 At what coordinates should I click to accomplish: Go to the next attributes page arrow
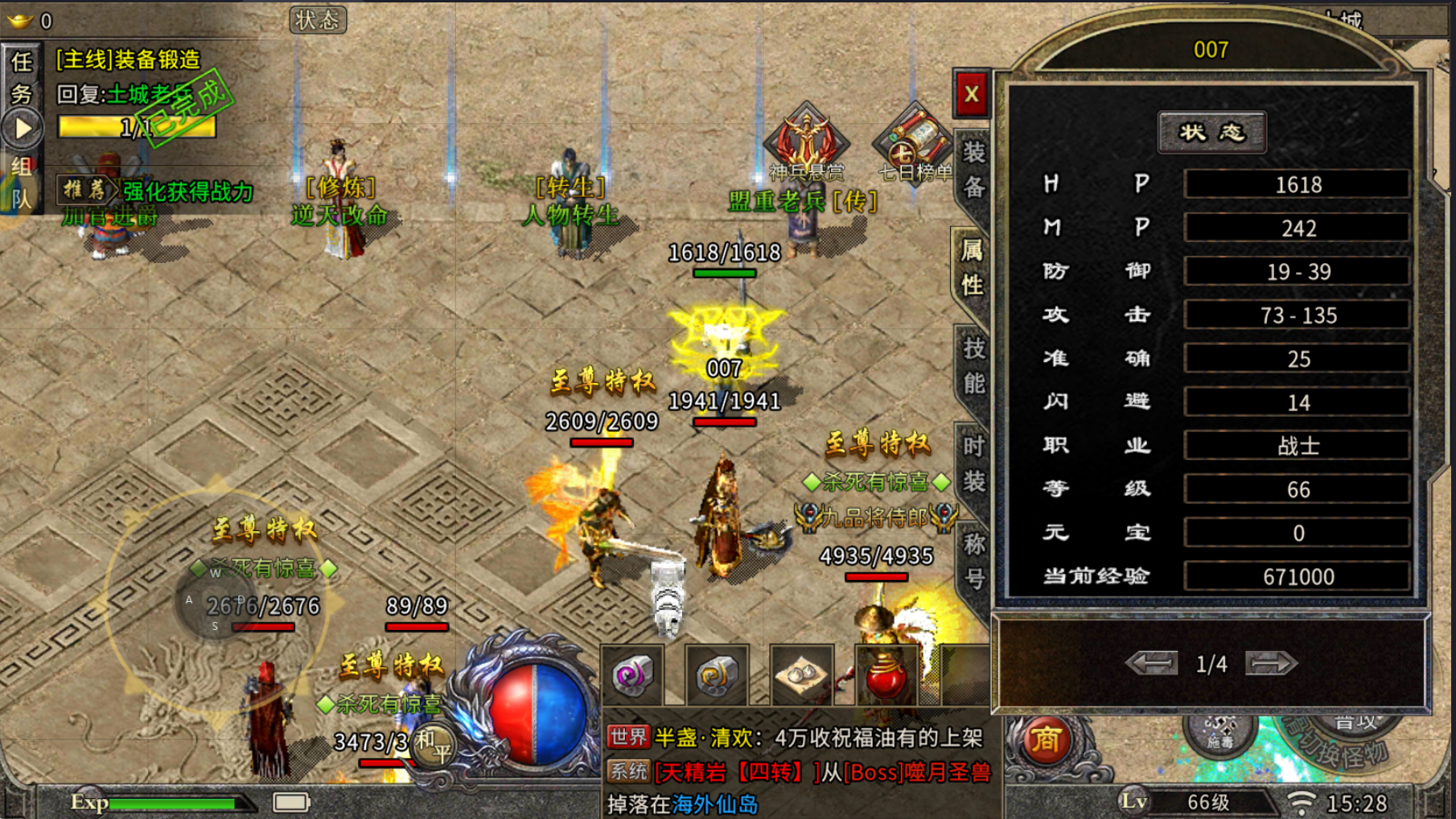tap(1270, 664)
